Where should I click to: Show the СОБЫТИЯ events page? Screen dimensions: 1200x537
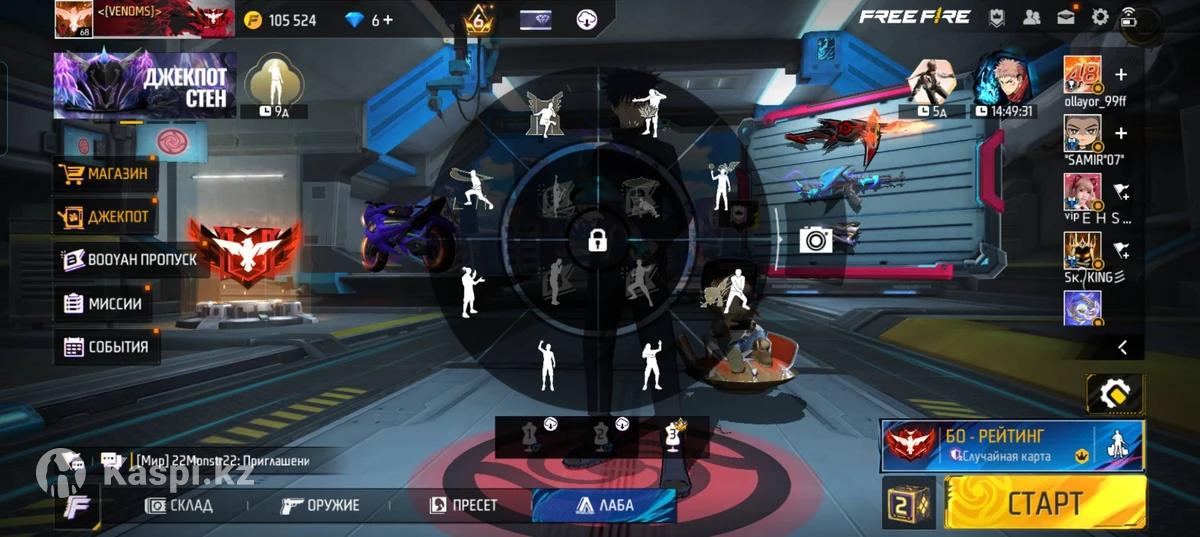tap(106, 347)
